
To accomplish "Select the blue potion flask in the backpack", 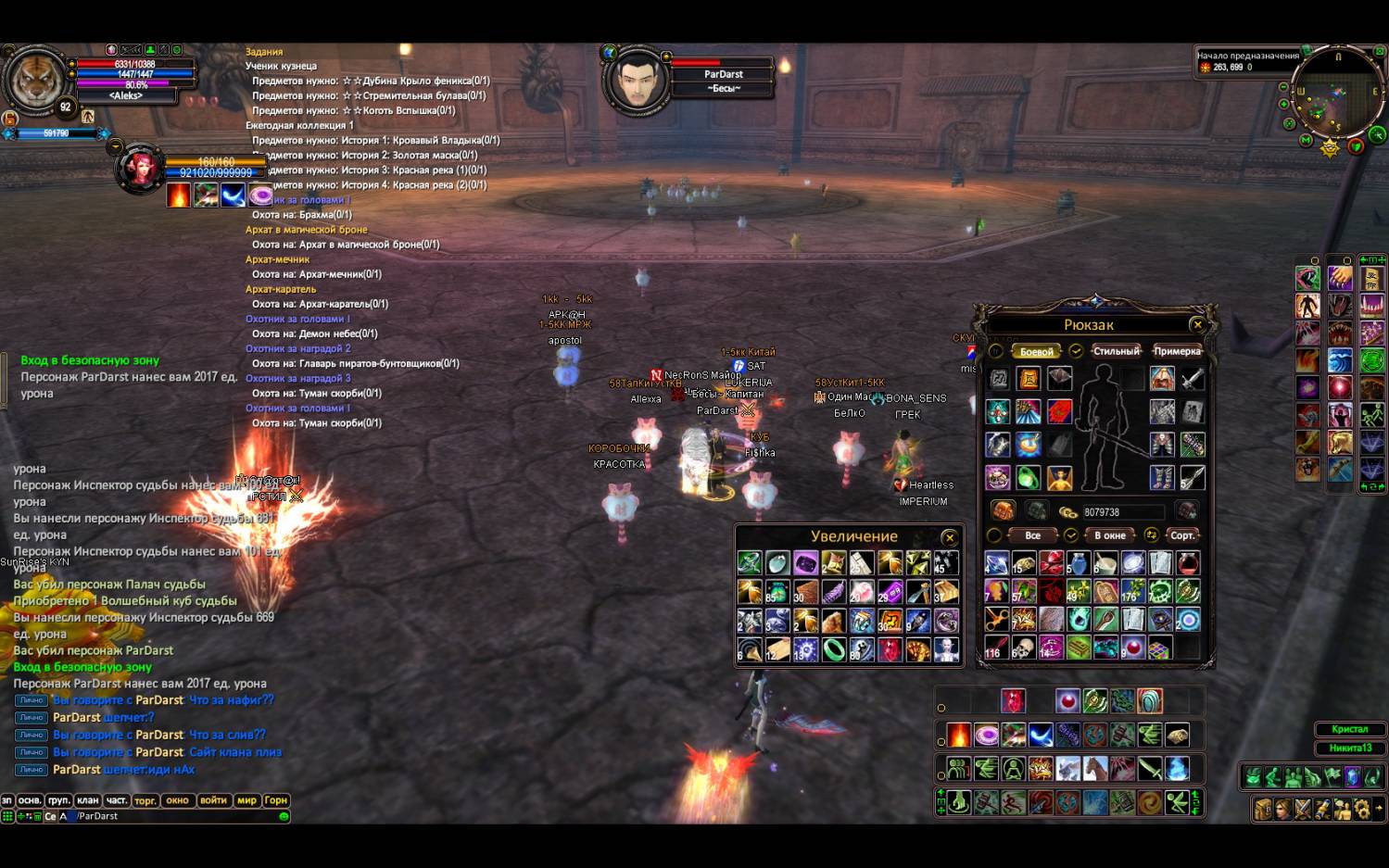I will 1078,562.
